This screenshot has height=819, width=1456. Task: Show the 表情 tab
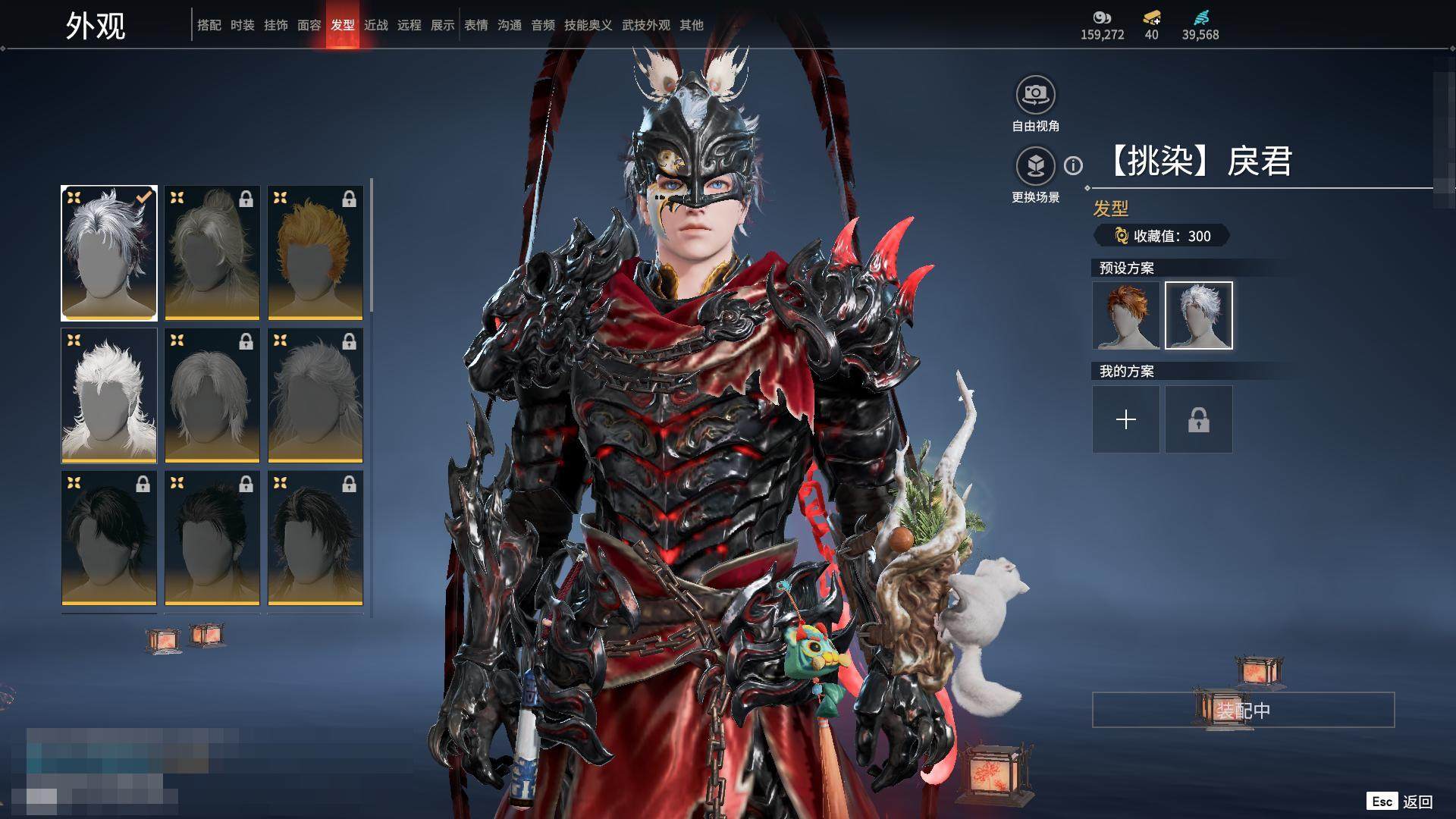coord(476,25)
